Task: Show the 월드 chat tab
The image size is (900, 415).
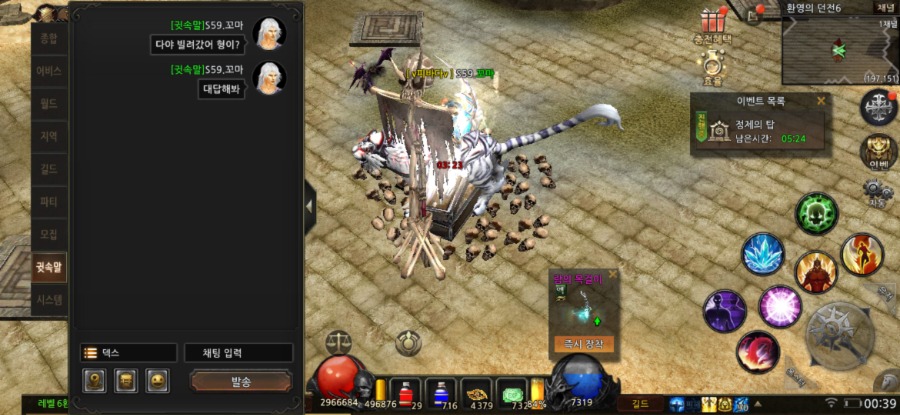Action: pyautogui.click(x=49, y=103)
